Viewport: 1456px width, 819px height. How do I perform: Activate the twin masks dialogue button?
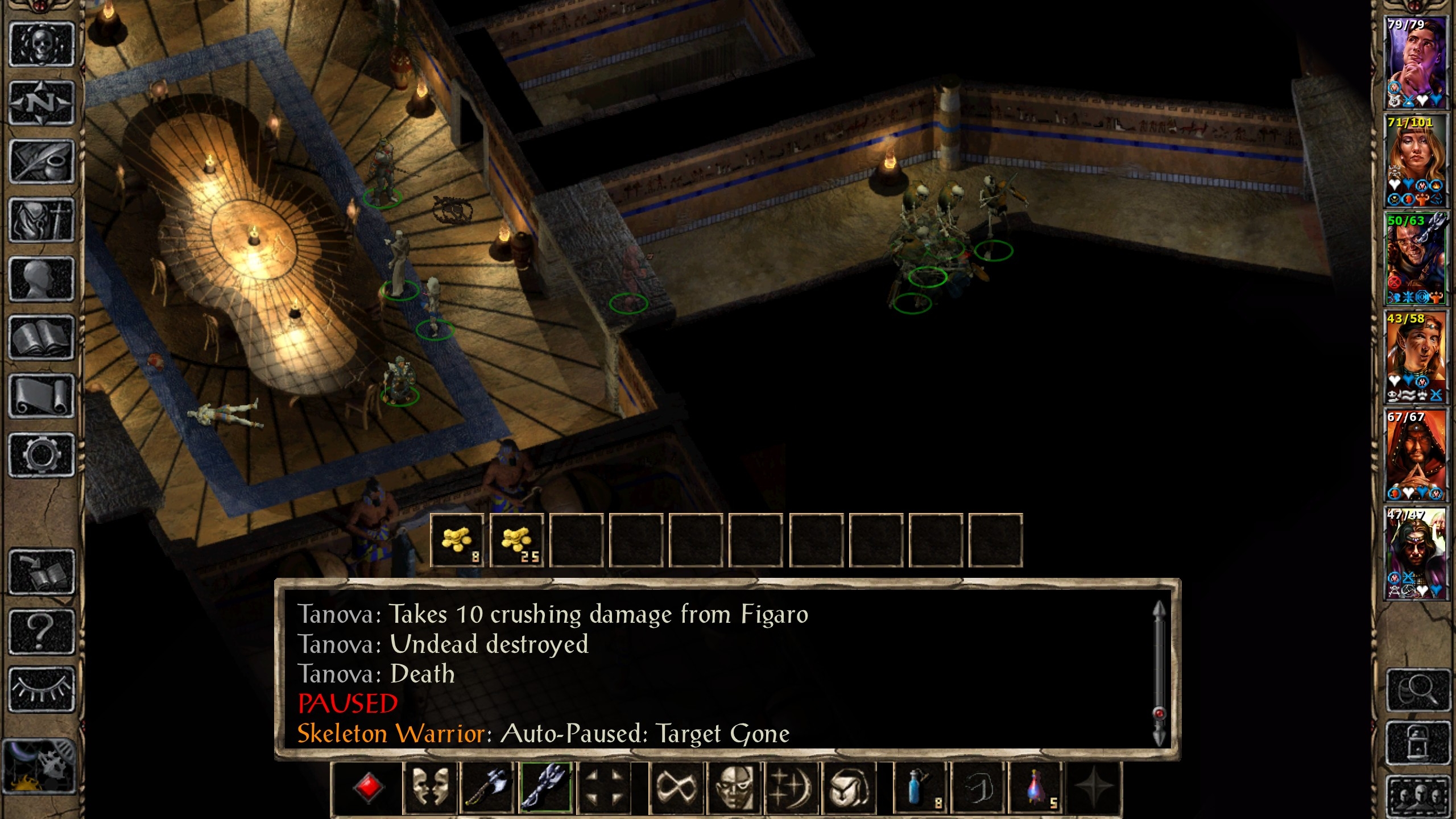(x=429, y=788)
